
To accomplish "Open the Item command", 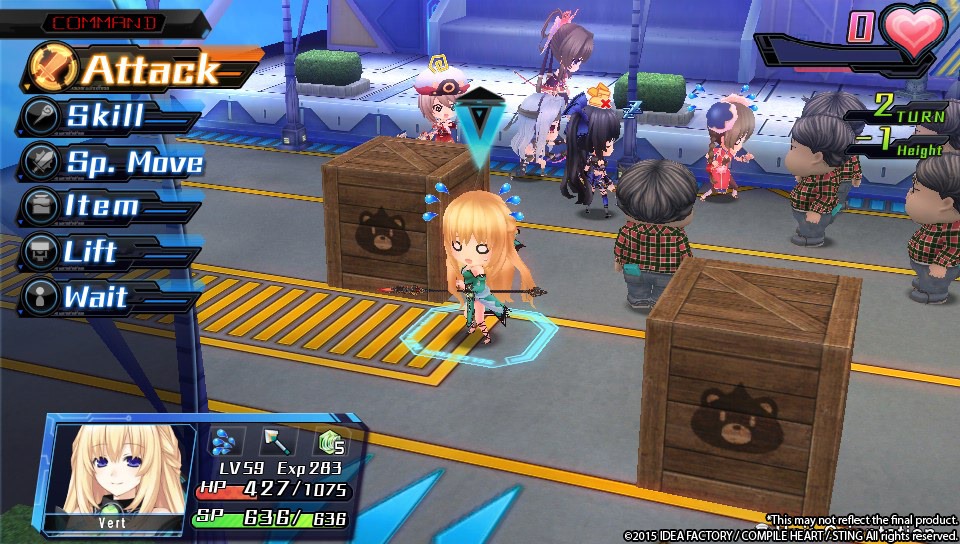I will click(101, 207).
